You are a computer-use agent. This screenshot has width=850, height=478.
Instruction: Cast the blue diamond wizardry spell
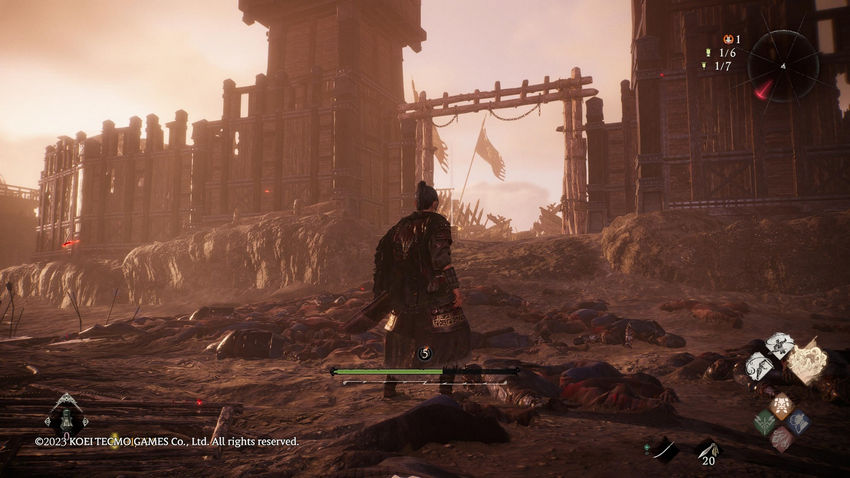point(797,422)
